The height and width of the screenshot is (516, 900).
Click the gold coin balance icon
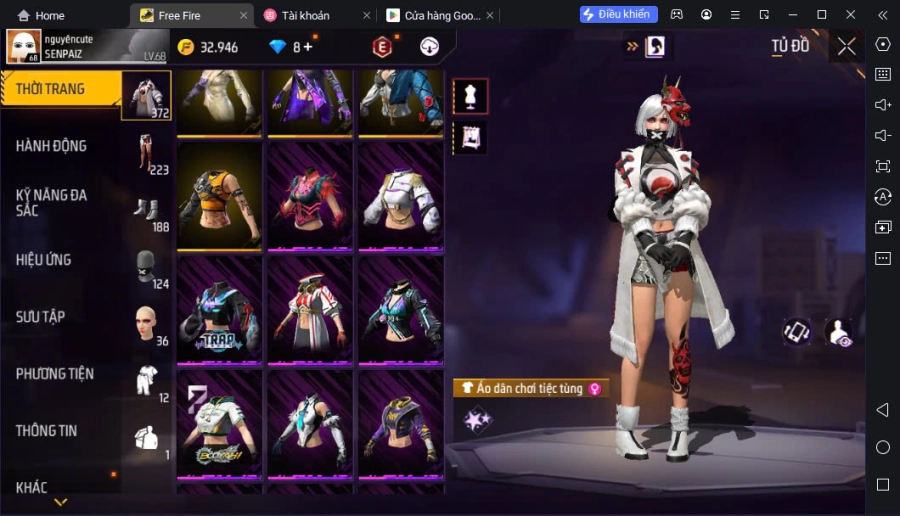pyautogui.click(x=186, y=47)
